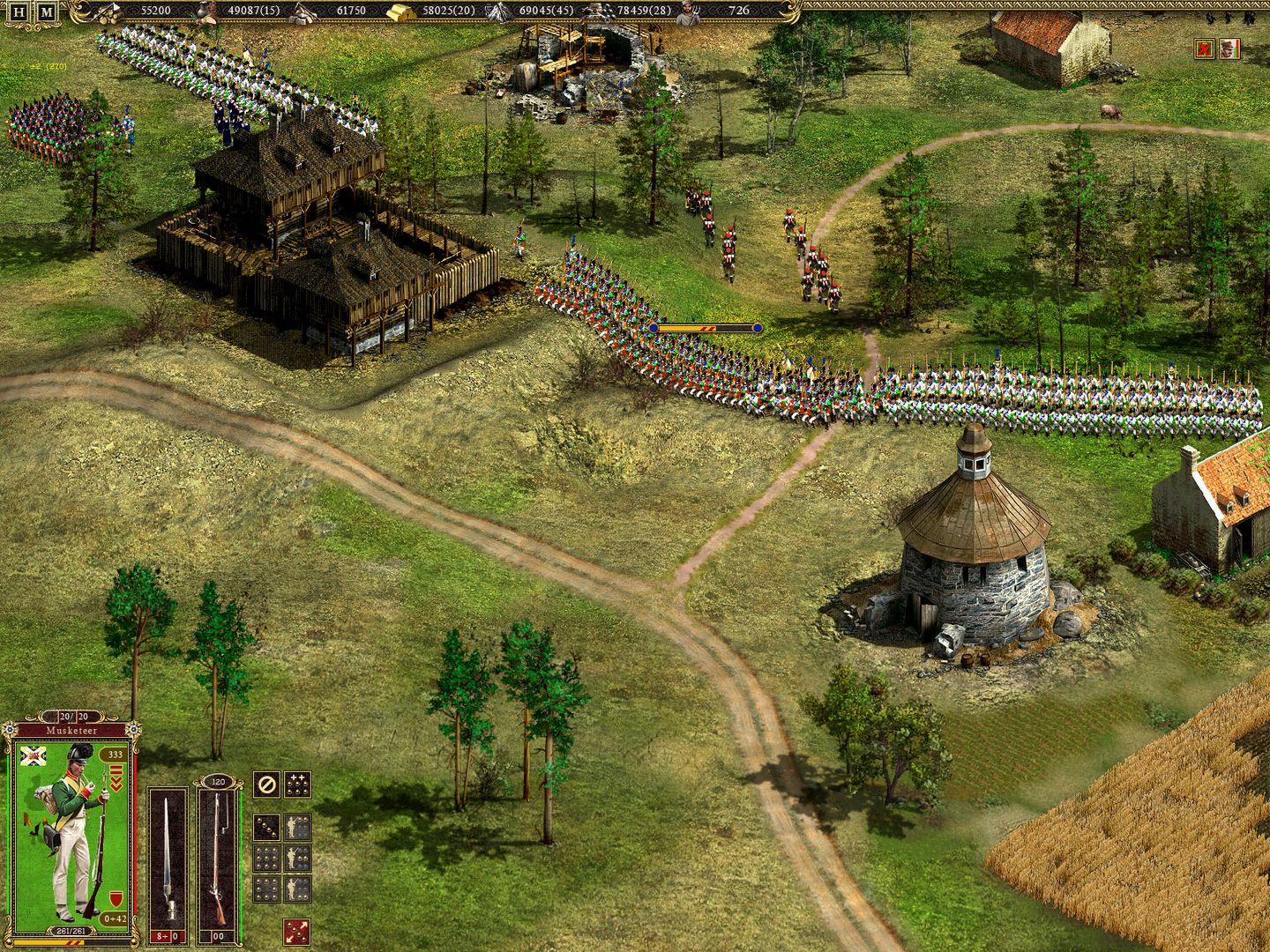Click the army's health progress bar mid-screen
This screenshot has height=952, width=1270.
706,326
